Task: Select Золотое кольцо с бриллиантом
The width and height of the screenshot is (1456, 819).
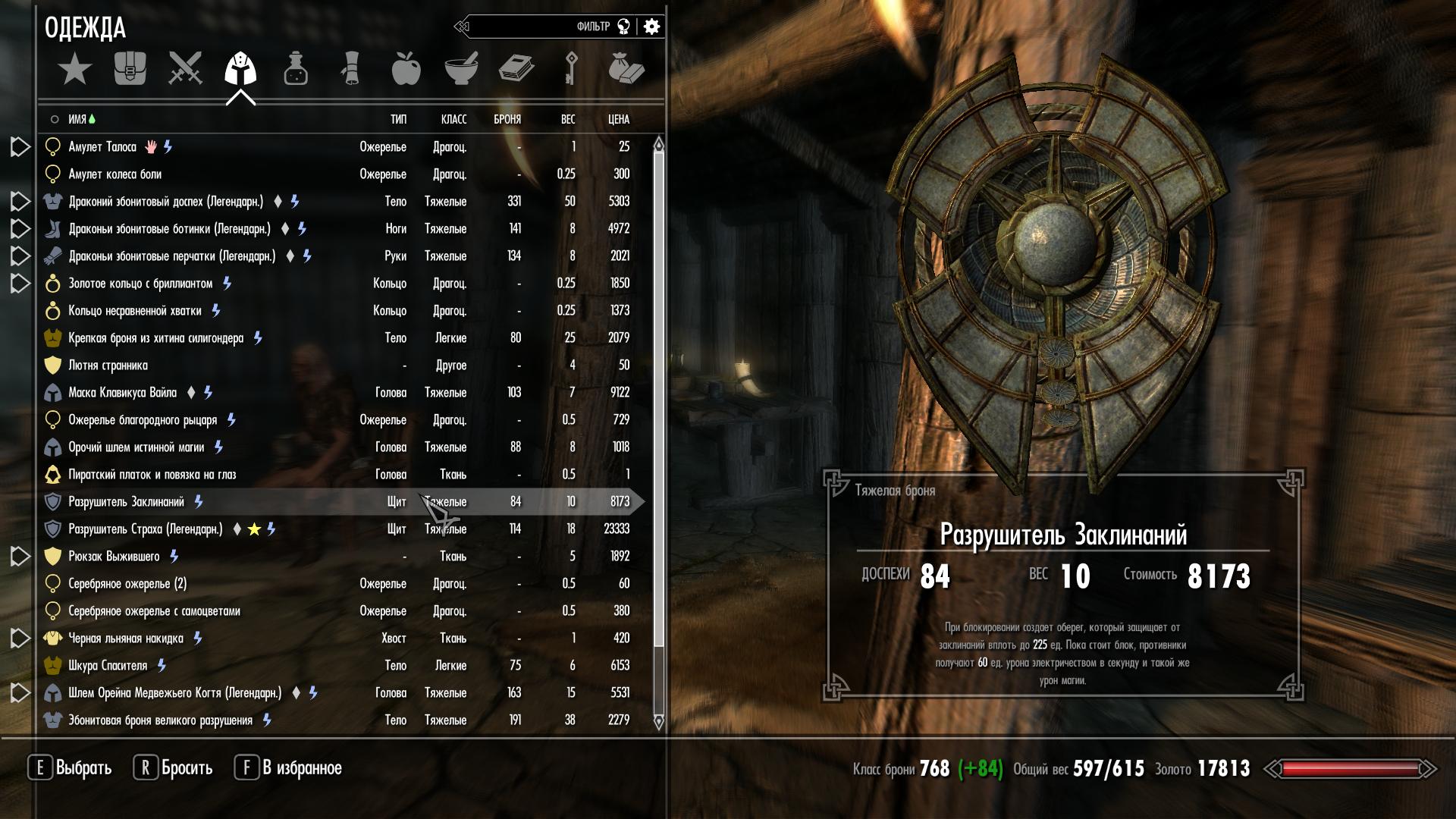Action: (140, 284)
